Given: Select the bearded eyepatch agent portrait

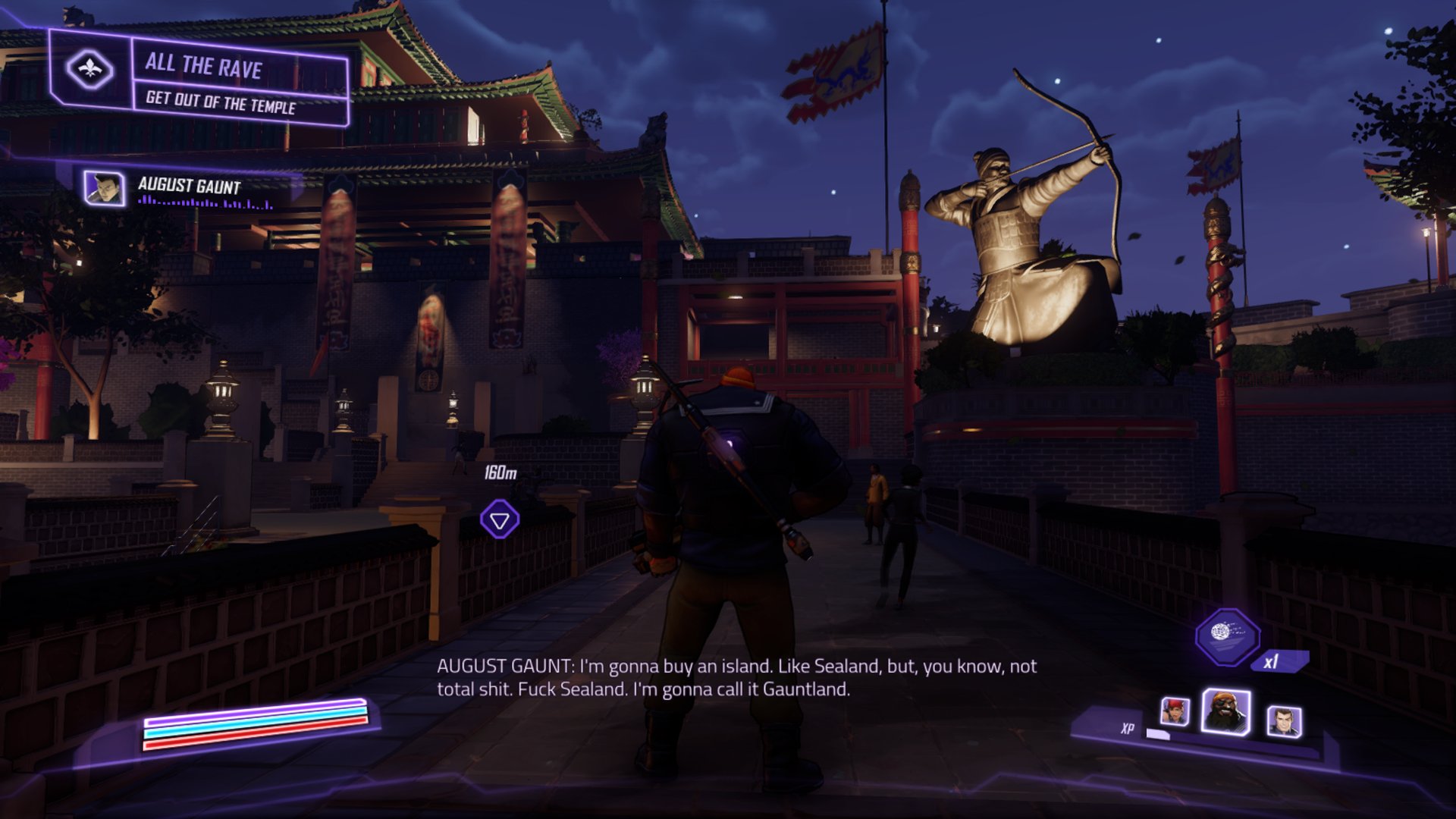Looking at the screenshot, I should tap(1225, 712).
